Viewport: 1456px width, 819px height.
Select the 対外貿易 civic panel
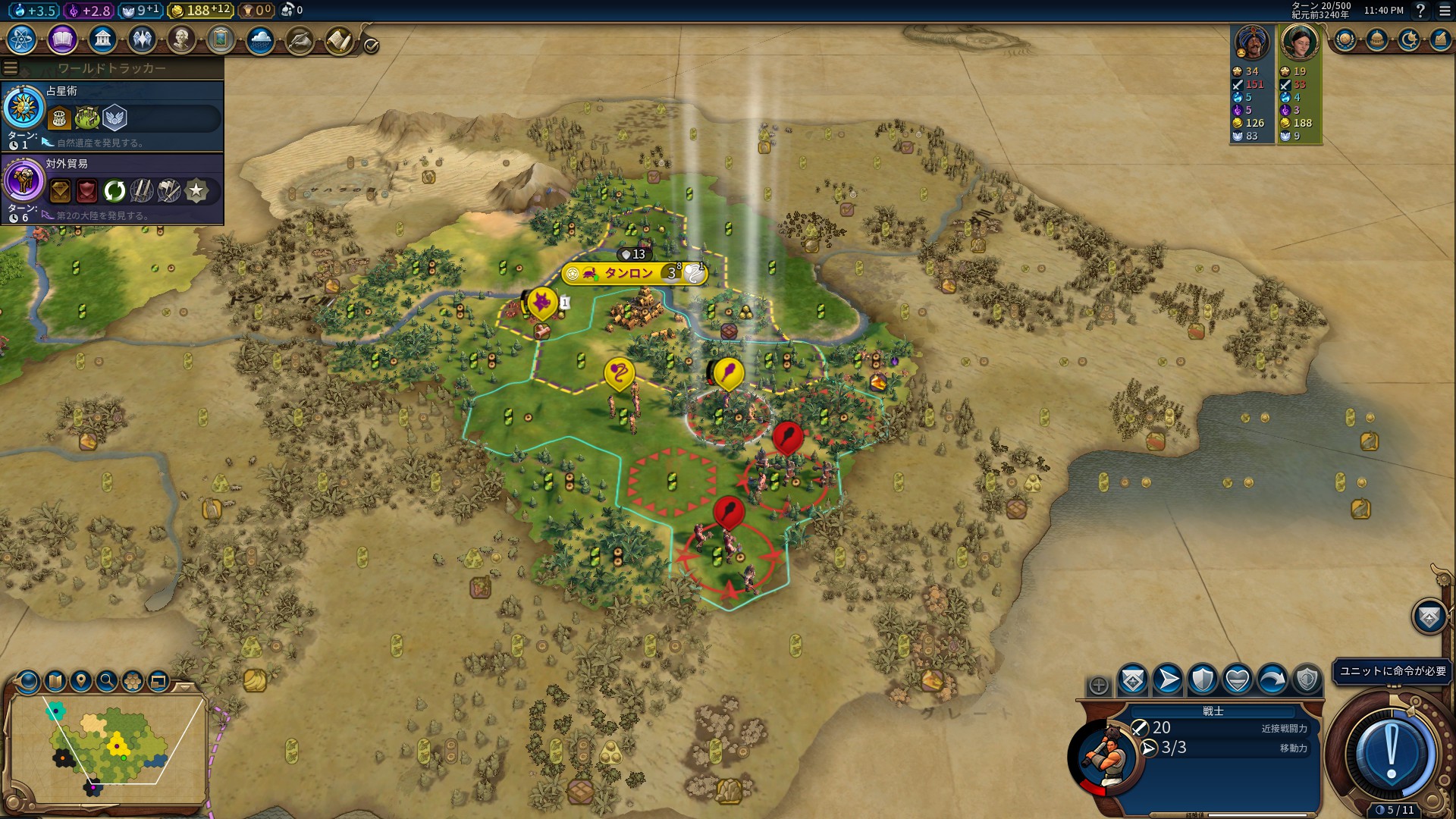click(112, 189)
